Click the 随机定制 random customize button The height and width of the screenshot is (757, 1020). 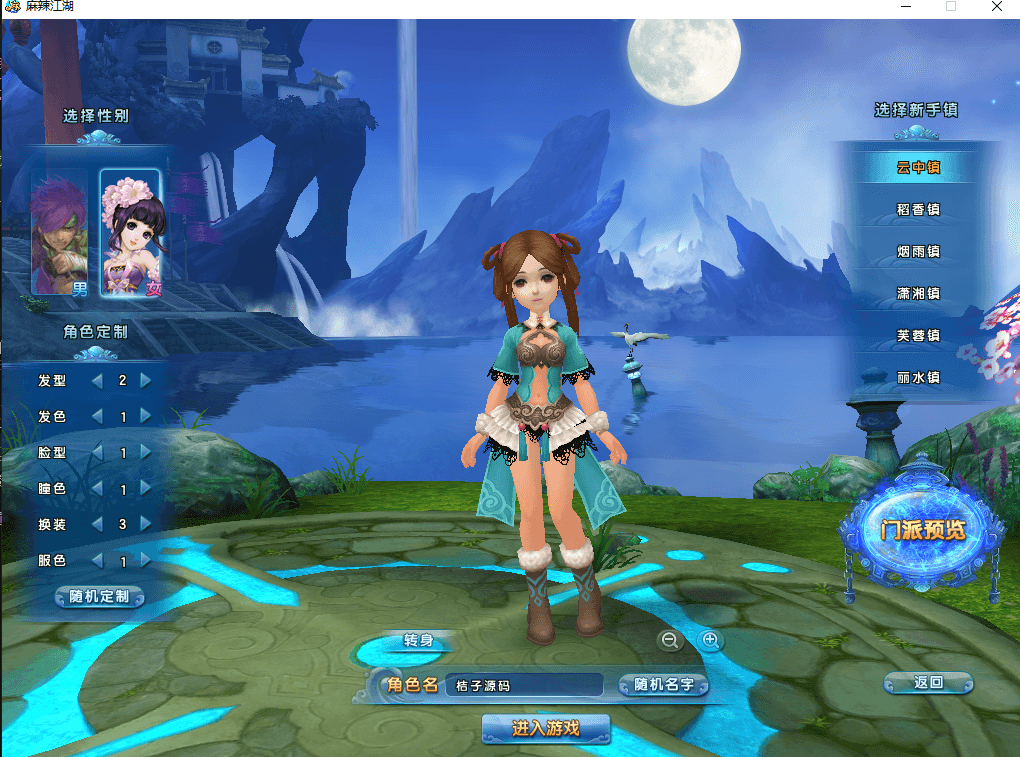tap(99, 597)
